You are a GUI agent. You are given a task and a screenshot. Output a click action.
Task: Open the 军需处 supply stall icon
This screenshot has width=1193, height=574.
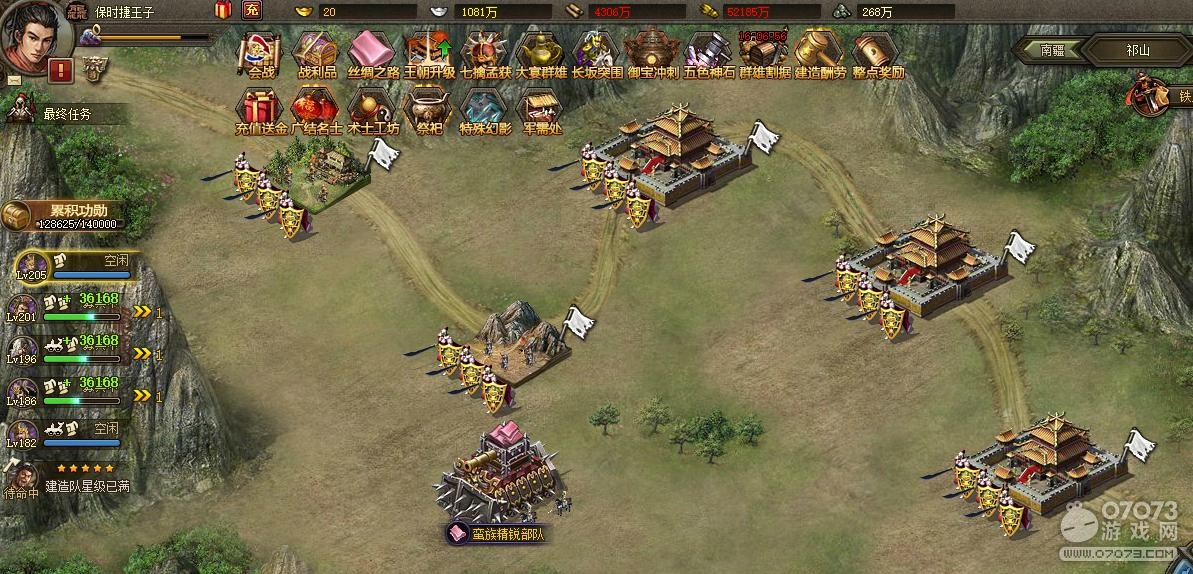(541, 107)
